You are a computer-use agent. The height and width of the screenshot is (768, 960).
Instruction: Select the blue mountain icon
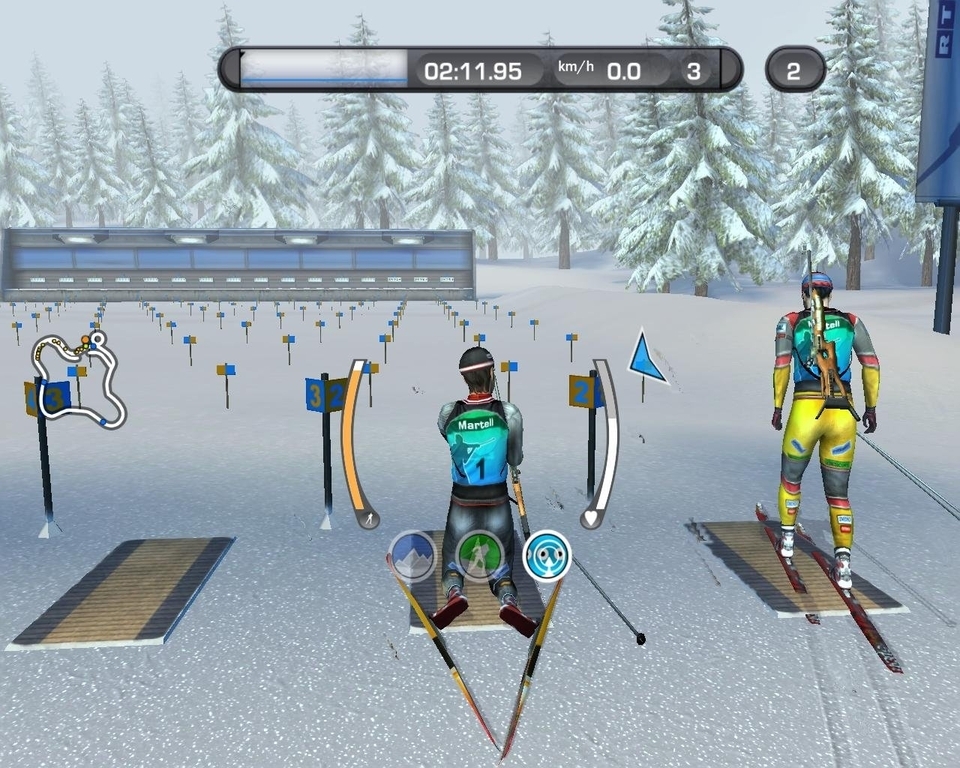pos(412,555)
